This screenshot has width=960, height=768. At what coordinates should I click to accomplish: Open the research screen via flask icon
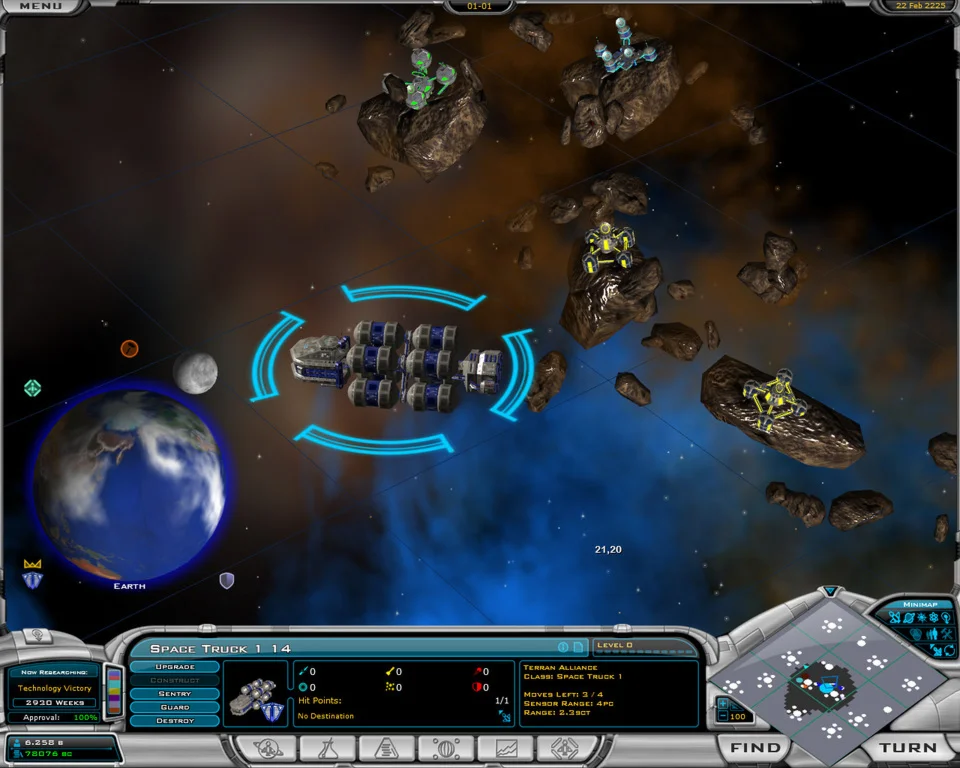(328, 748)
